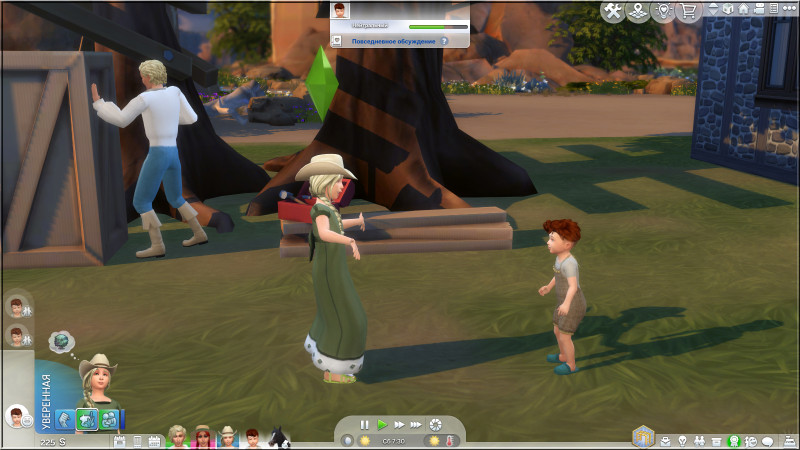
Task: Open the world map manager icon
Action: [x=637, y=11]
